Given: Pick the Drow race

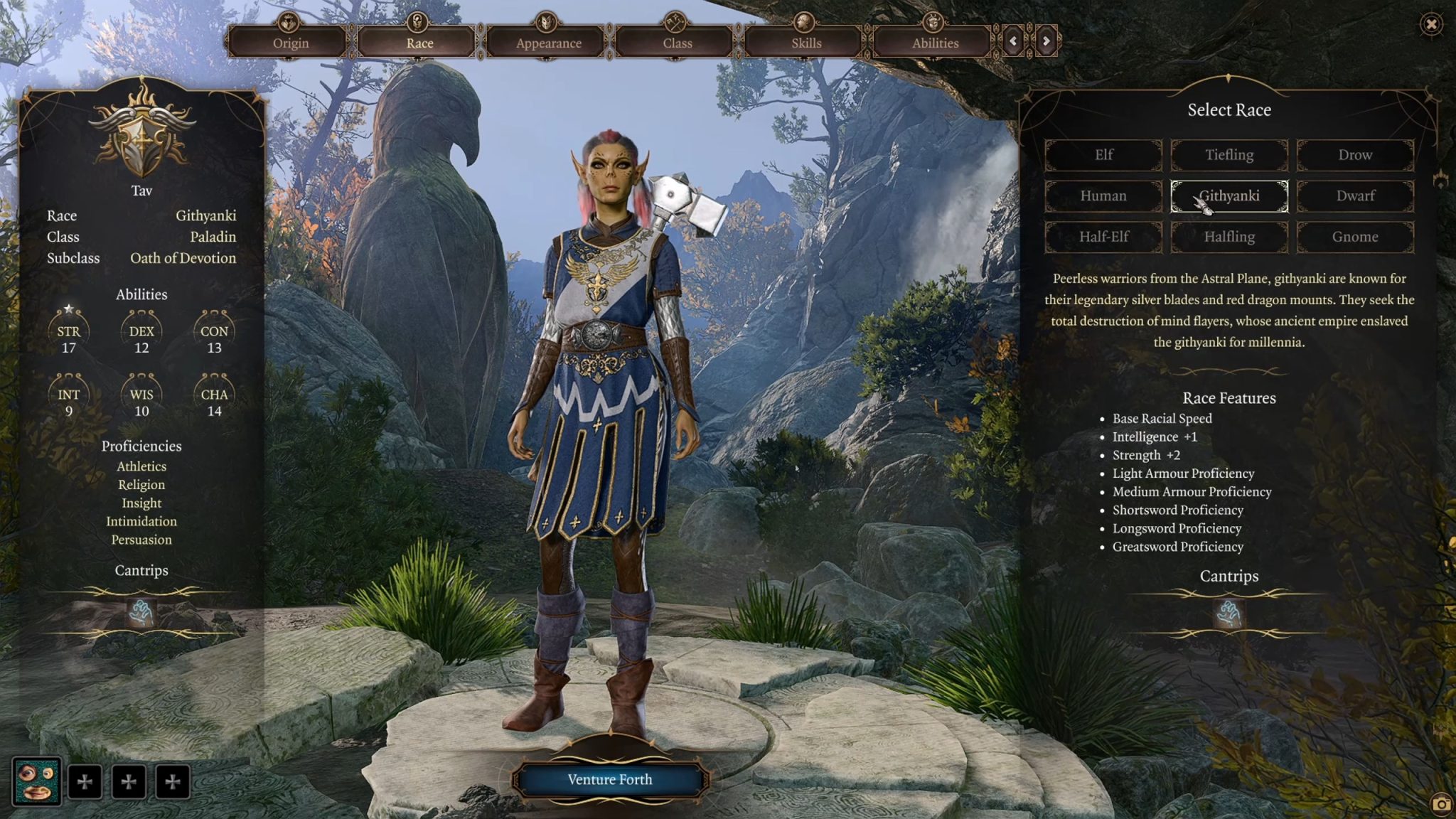Looking at the screenshot, I should [x=1355, y=155].
